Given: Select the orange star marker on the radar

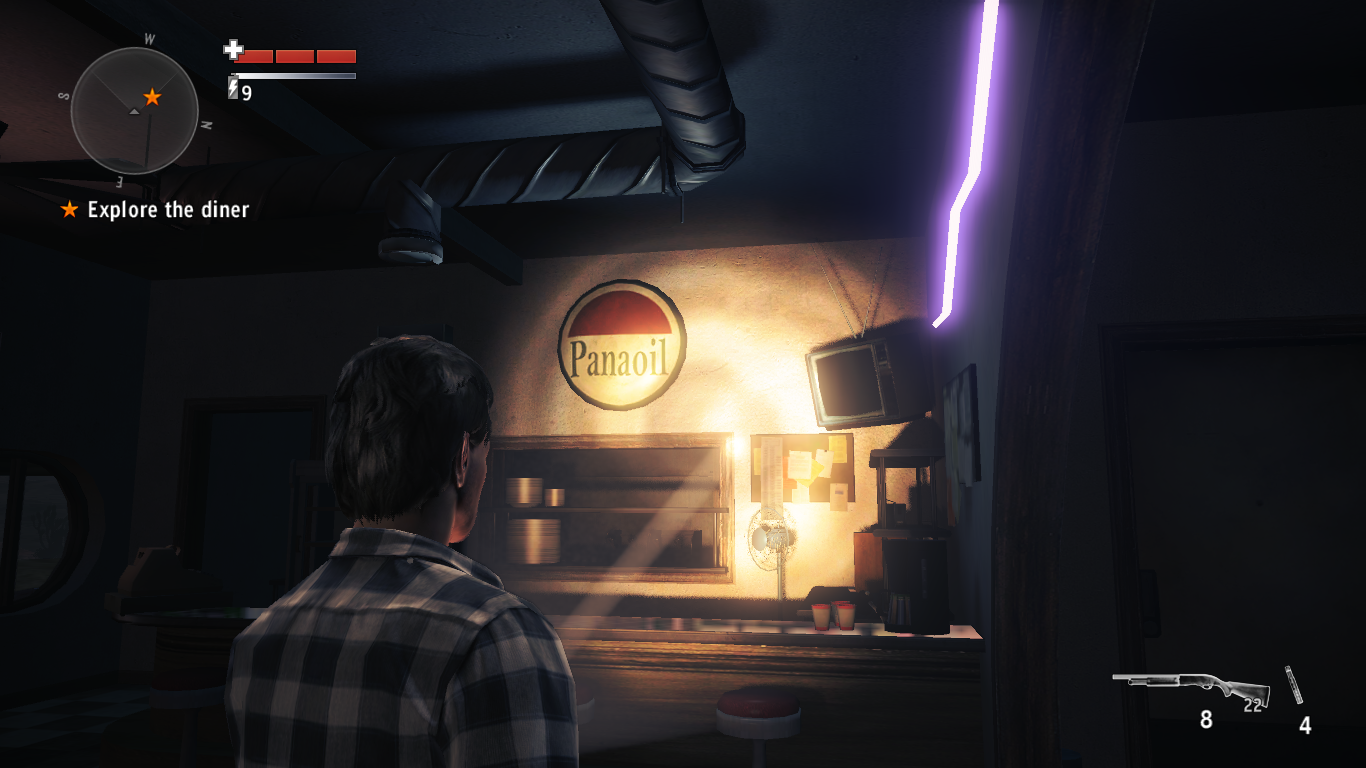Looking at the screenshot, I should click(152, 97).
